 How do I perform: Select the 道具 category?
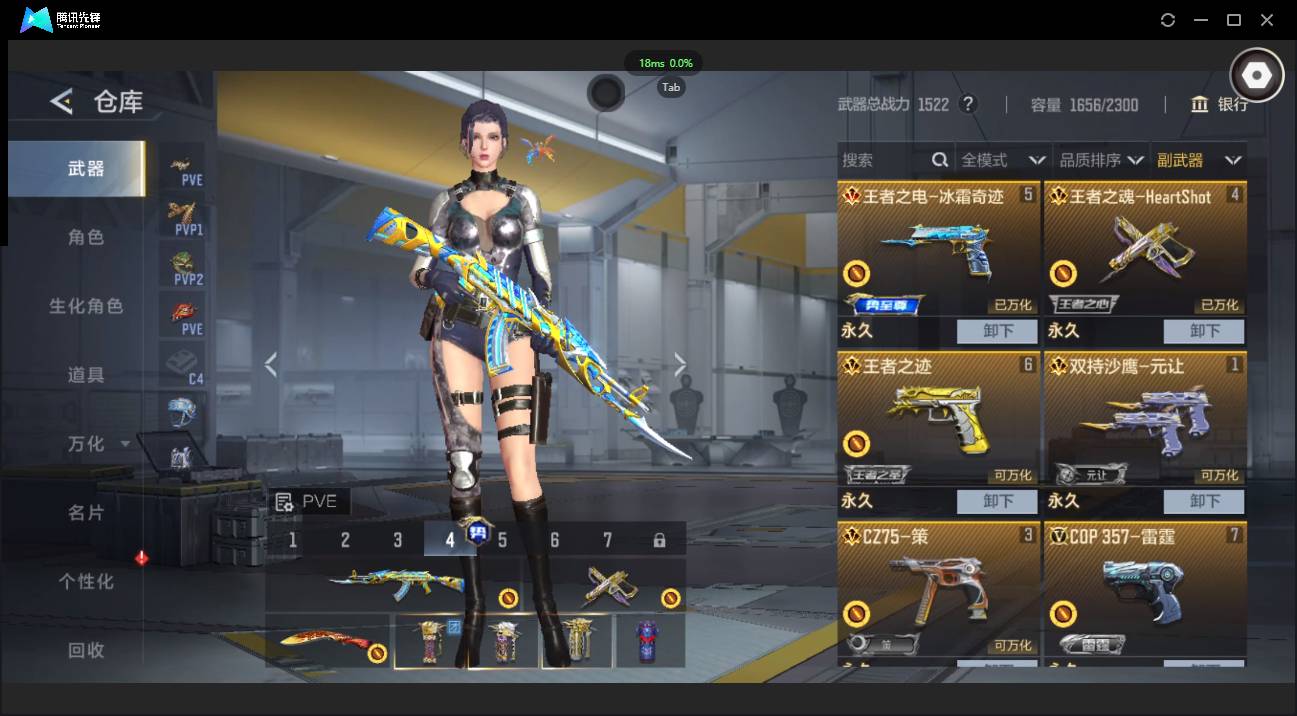click(x=86, y=375)
